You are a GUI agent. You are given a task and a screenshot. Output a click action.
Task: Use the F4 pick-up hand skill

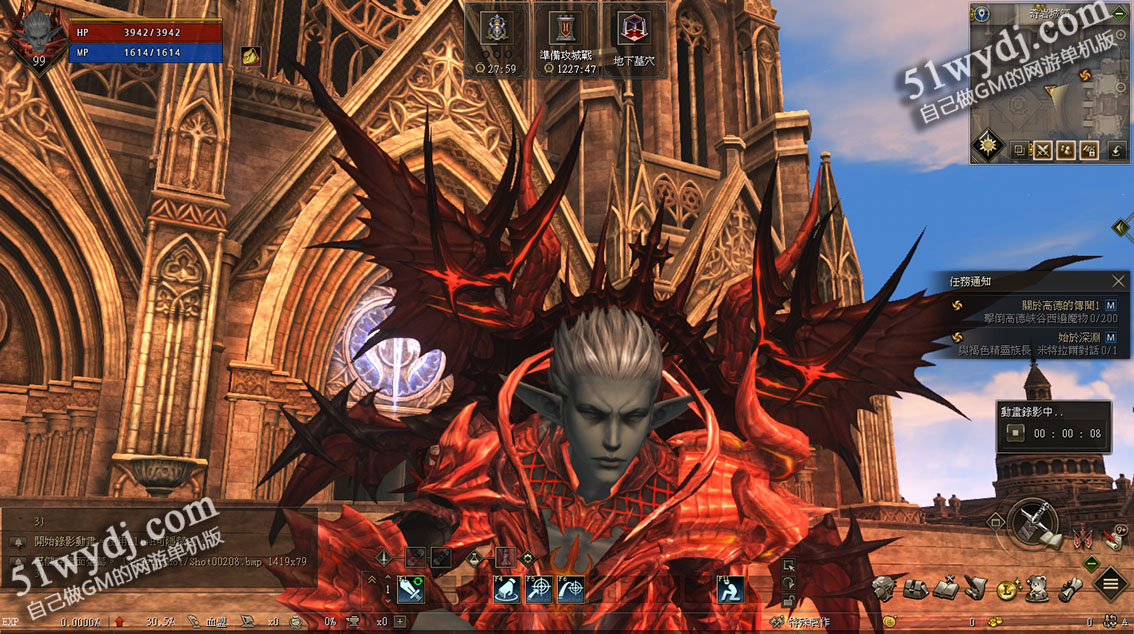pos(507,589)
